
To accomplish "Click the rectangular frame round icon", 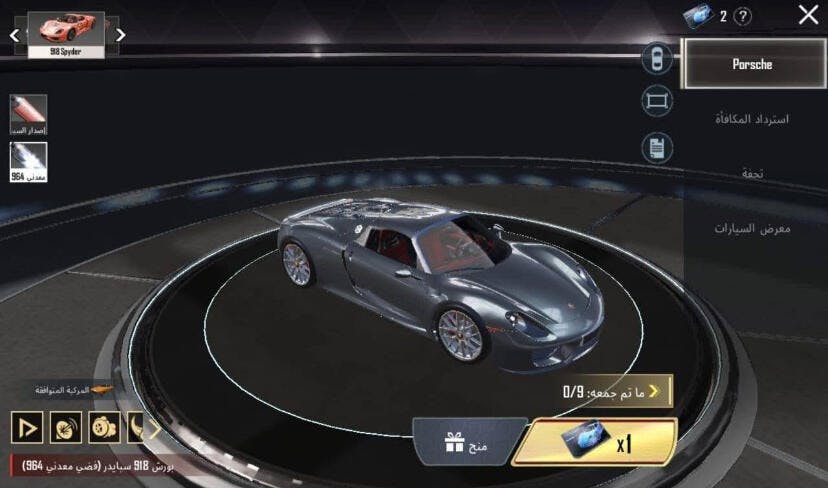I will pyautogui.click(x=657, y=101).
